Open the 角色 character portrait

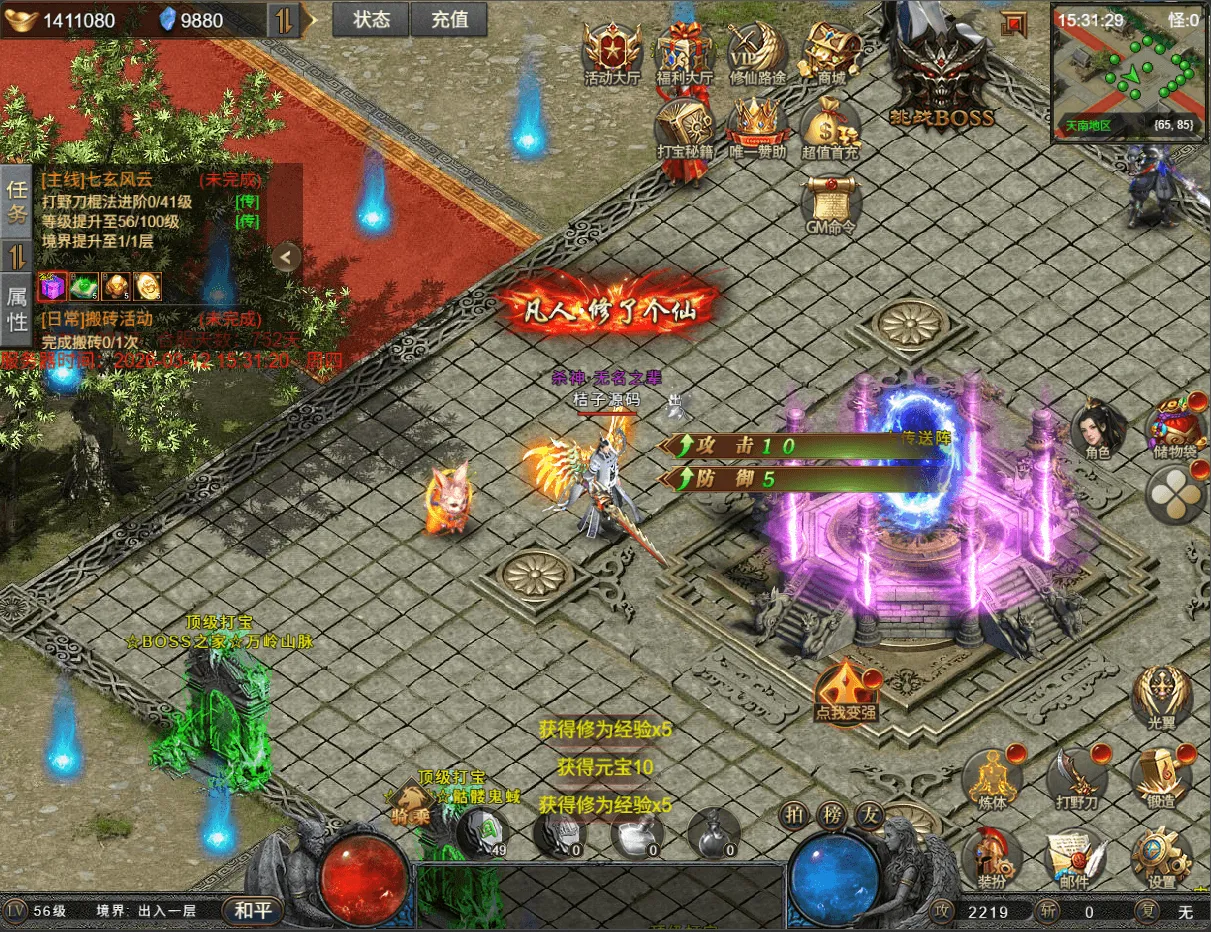click(1097, 428)
